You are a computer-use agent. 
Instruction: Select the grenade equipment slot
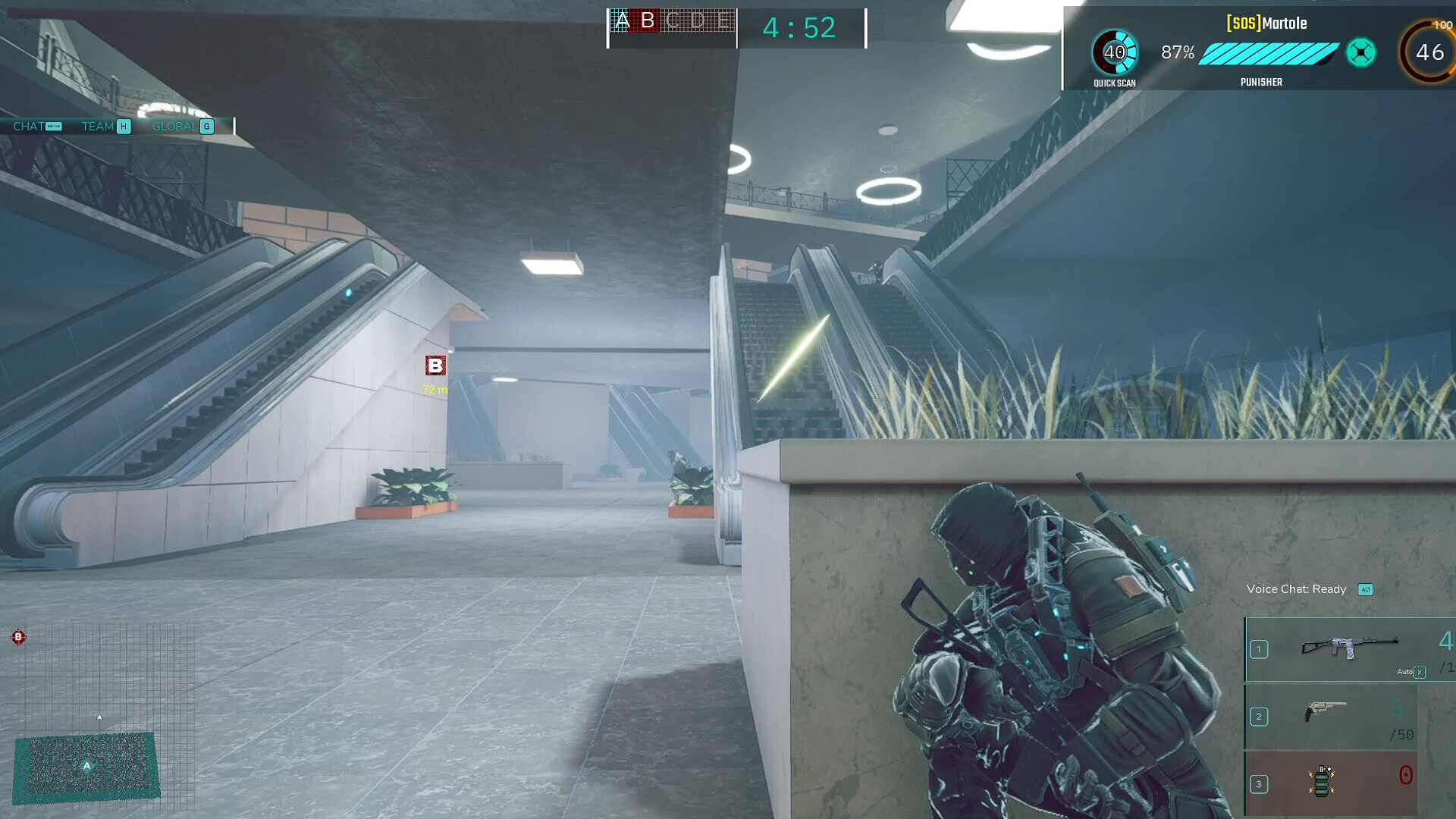[1330, 783]
